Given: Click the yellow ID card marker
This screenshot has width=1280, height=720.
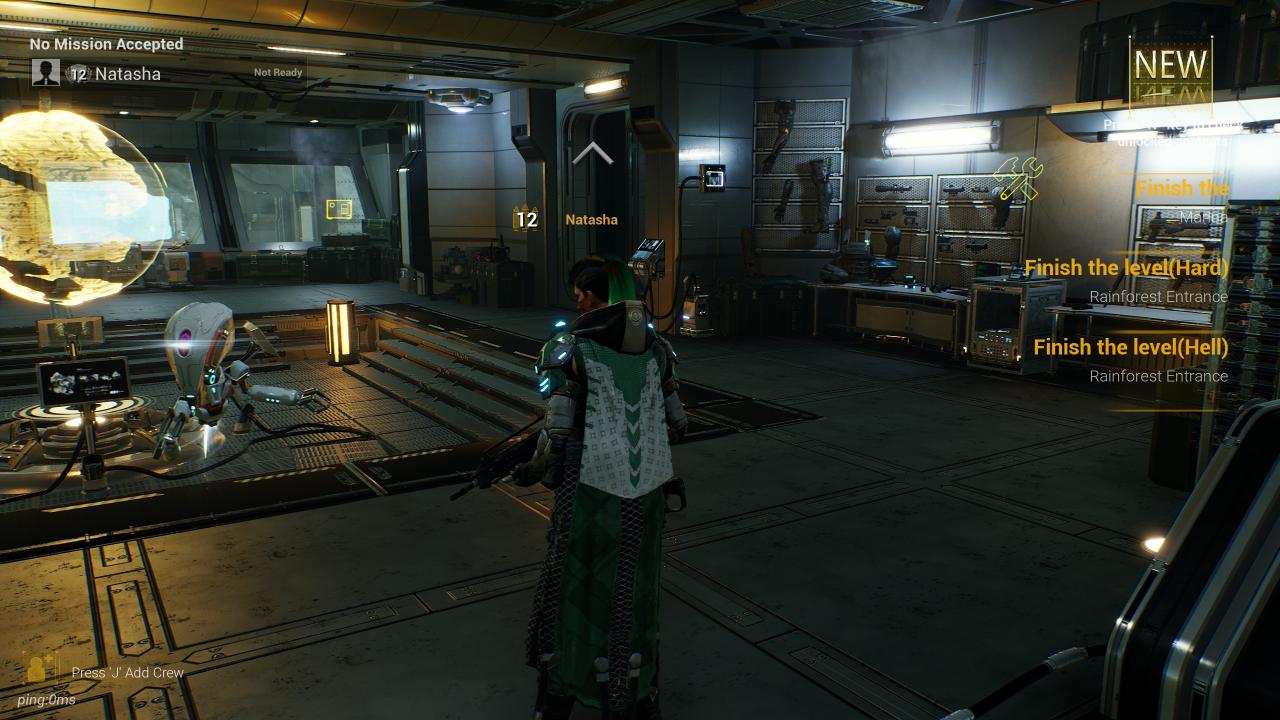Looking at the screenshot, I should (339, 209).
